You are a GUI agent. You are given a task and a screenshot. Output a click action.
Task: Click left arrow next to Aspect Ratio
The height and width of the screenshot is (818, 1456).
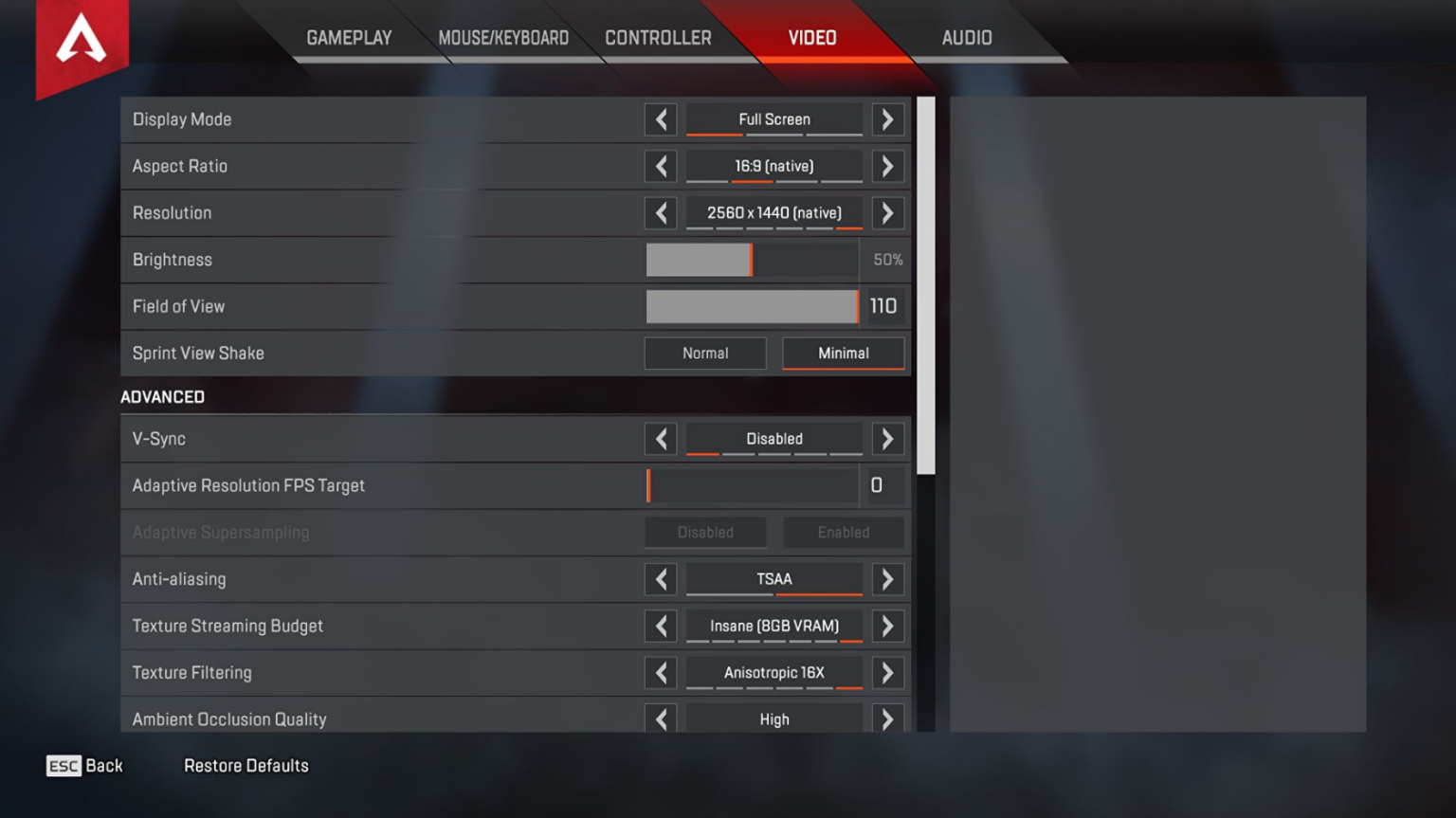click(661, 166)
